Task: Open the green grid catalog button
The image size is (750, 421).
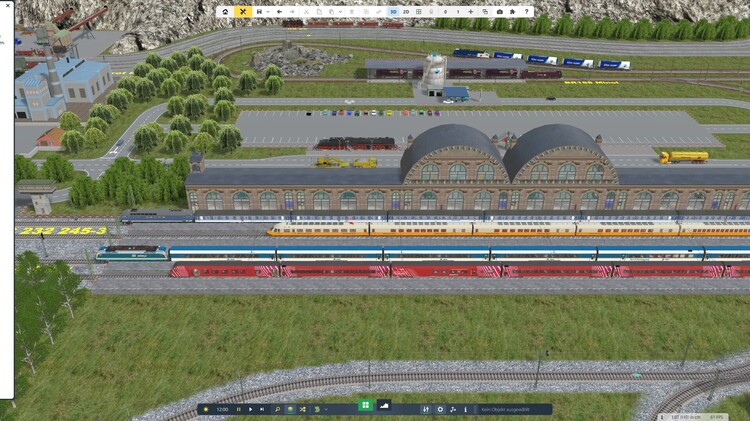Action: pos(365,405)
